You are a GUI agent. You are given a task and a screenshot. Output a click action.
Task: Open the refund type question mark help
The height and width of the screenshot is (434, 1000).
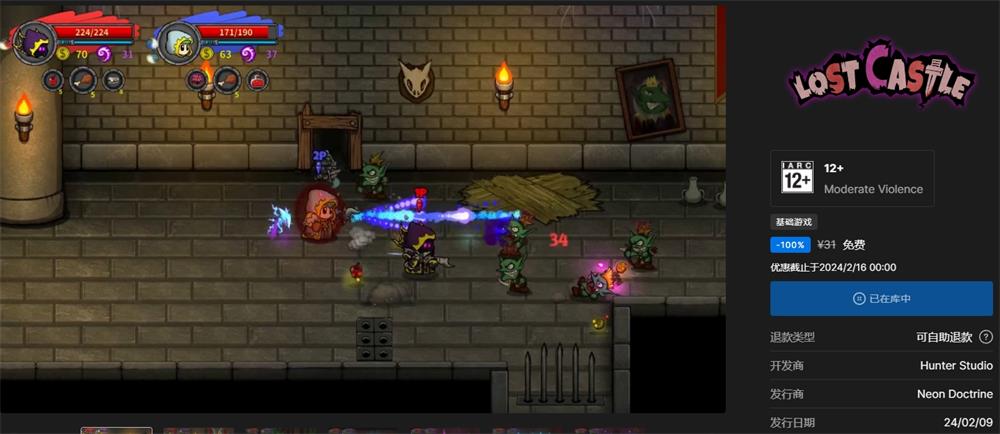coord(986,337)
